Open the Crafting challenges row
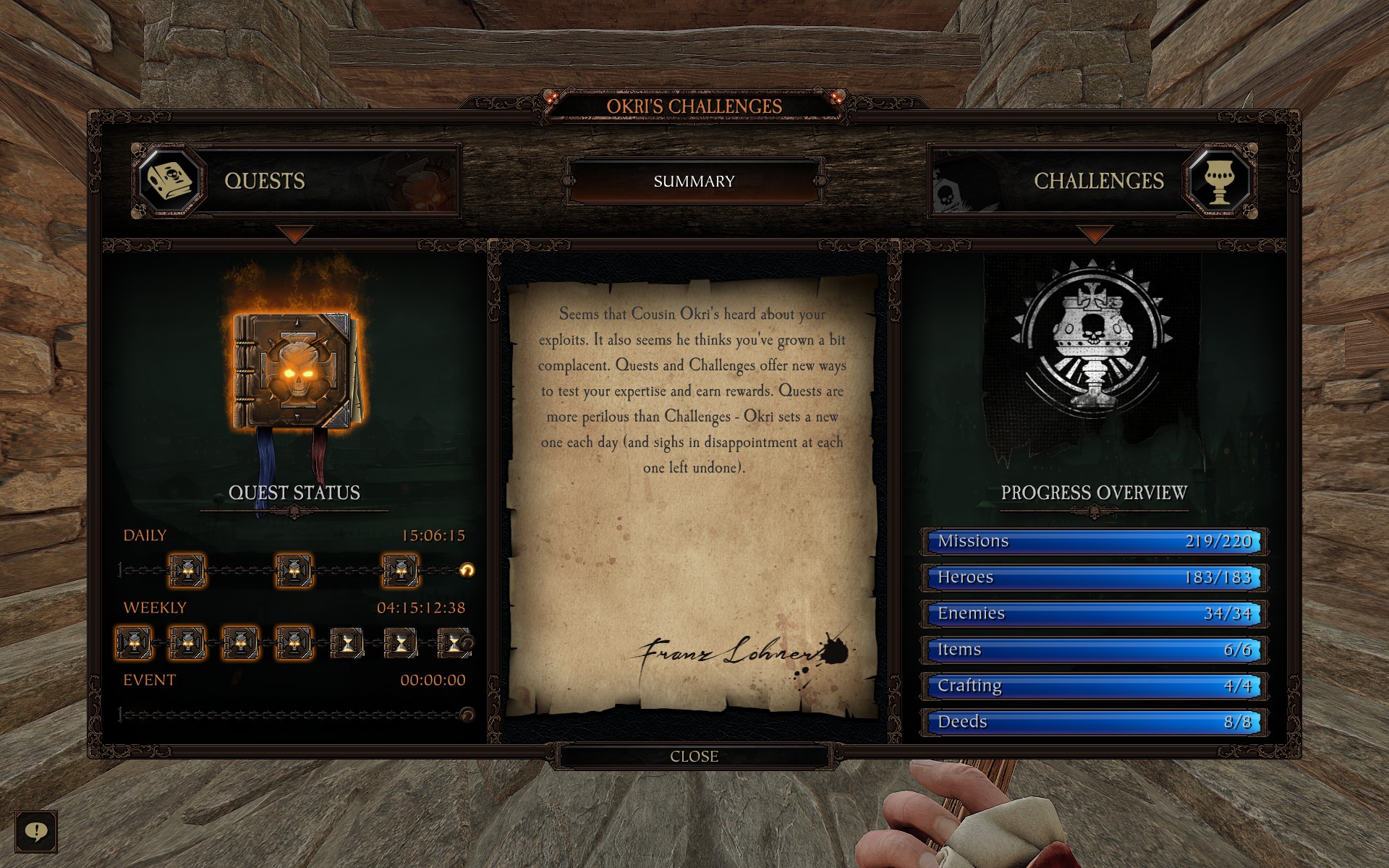Image resolution: width=1389 pixels, height=868 pixels. tap(1094, 686)
